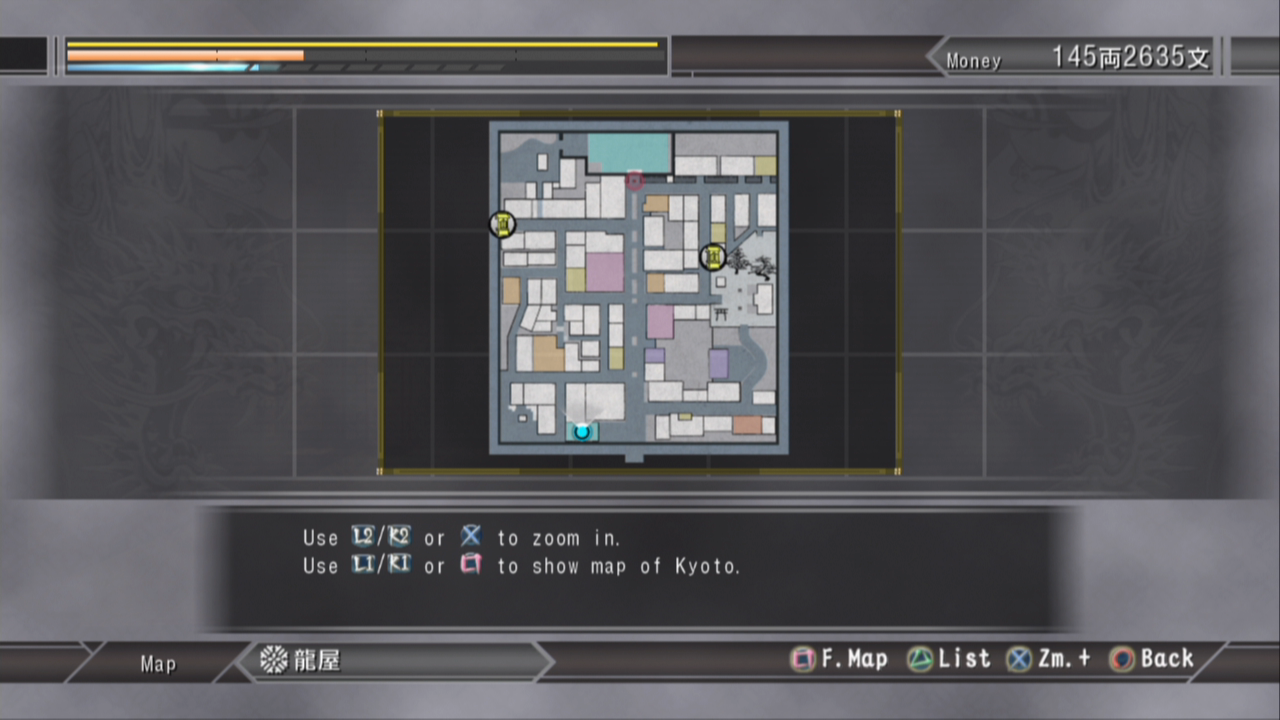
Task: Select the glowing cyan player position marker
Action: 582,431
